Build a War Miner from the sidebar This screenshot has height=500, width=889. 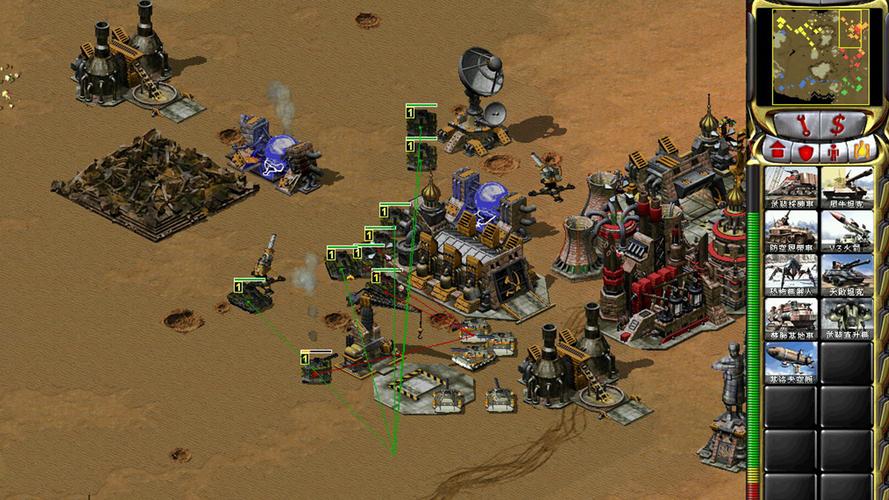click(791, 187)
